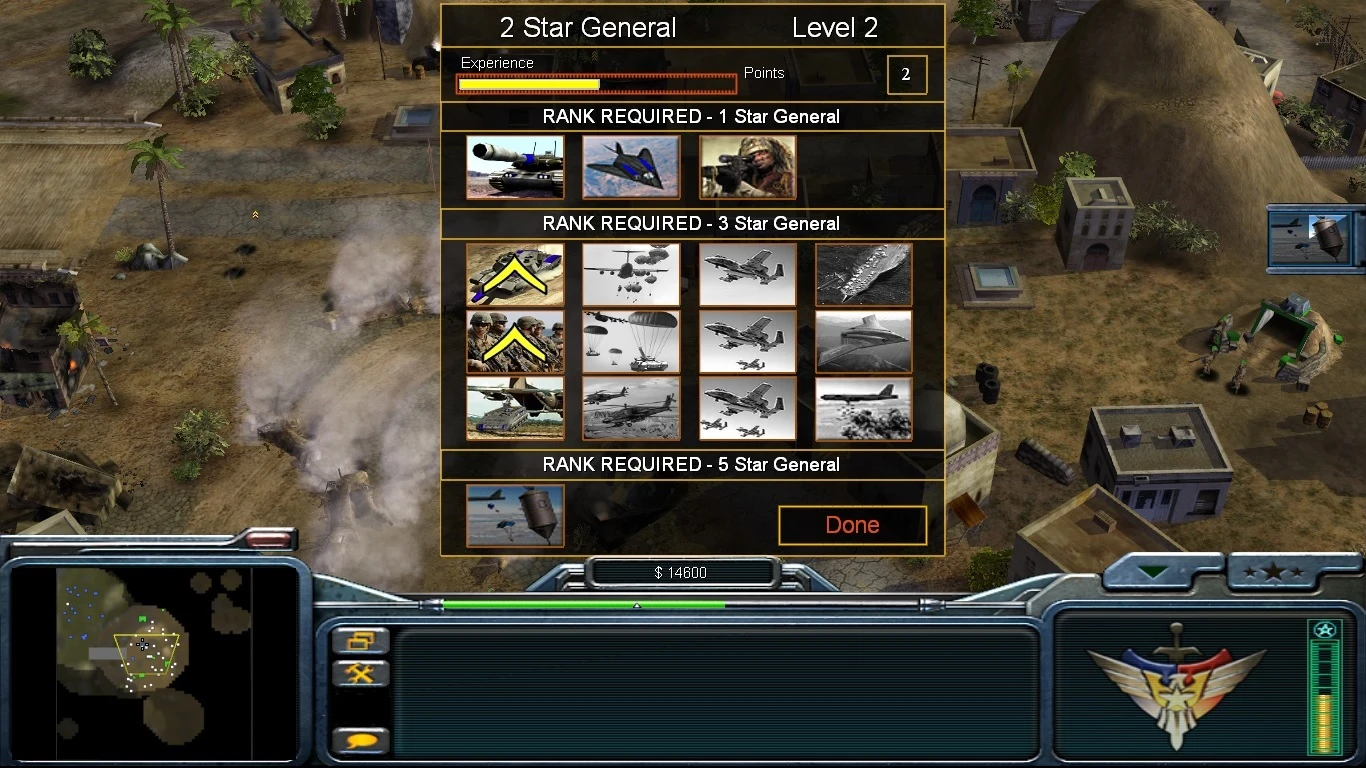
Task: Click the Points counter box showing 2
Action: [907, 74]
